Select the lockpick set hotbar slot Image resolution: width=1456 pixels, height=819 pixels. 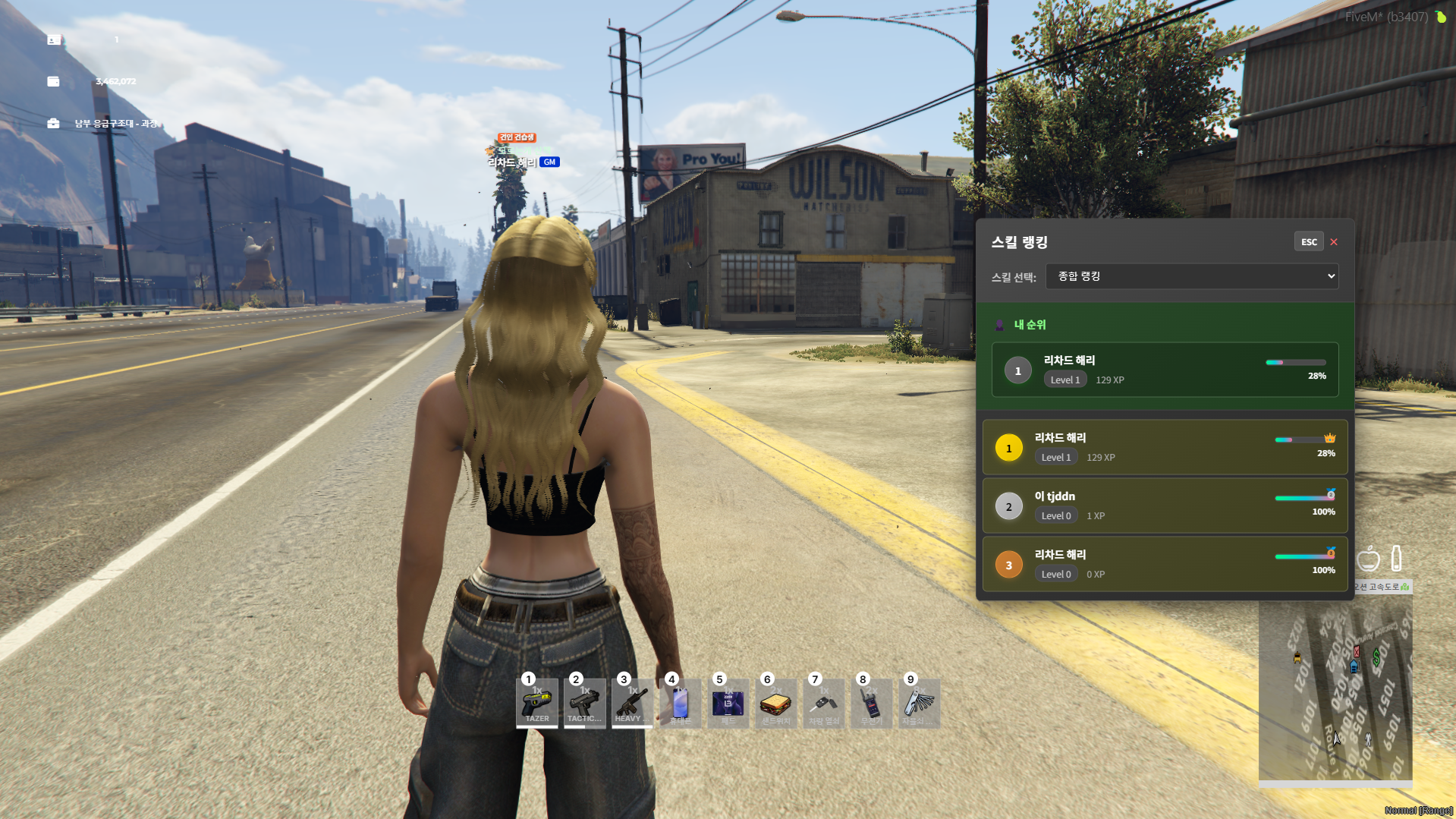tap(919, 704)
